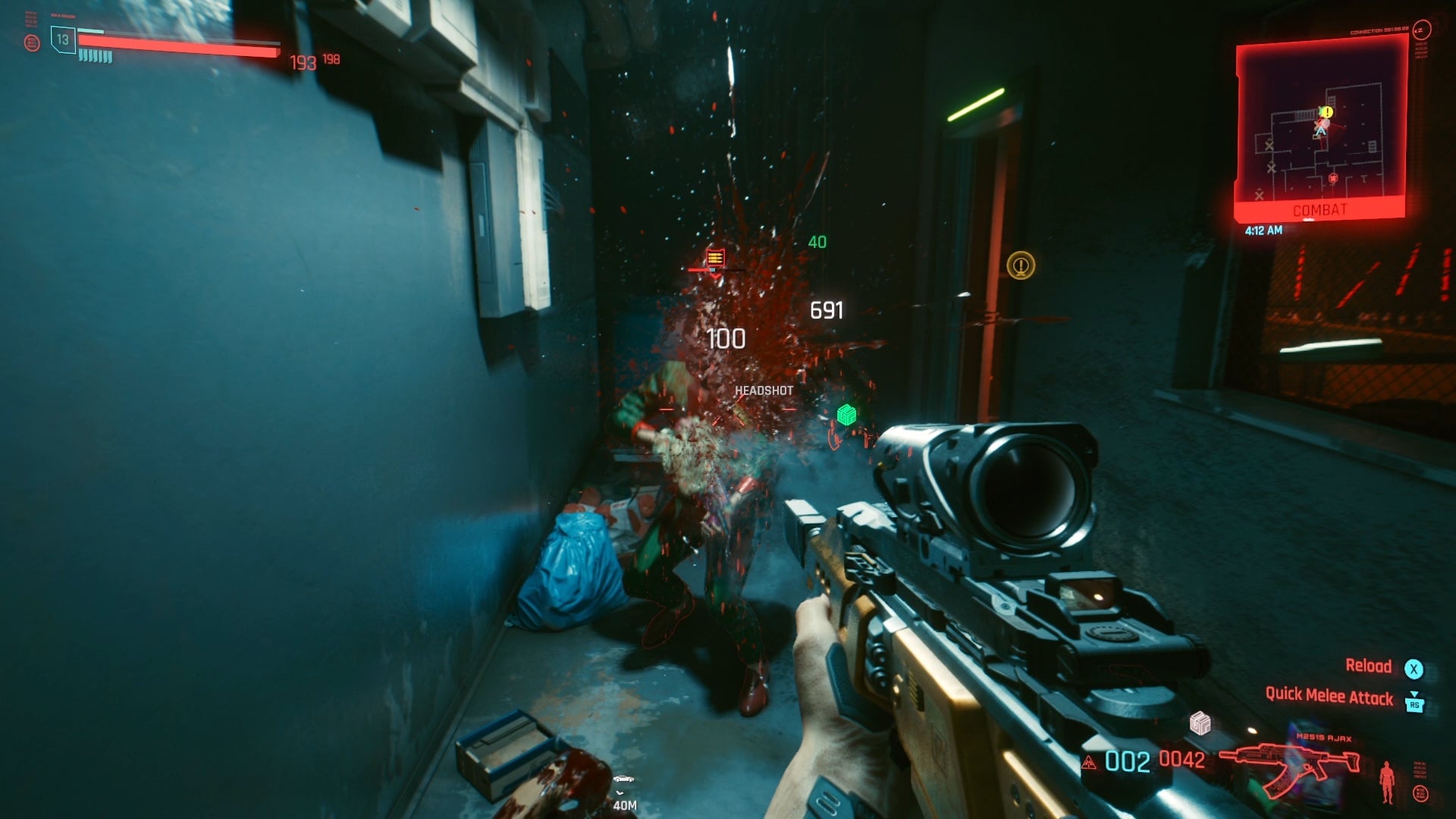Image resolution: width=1456 pixels, height=819 pixels.
Task: Click the red circular relic icon bottom-right corner
Action: [1420, 793]
